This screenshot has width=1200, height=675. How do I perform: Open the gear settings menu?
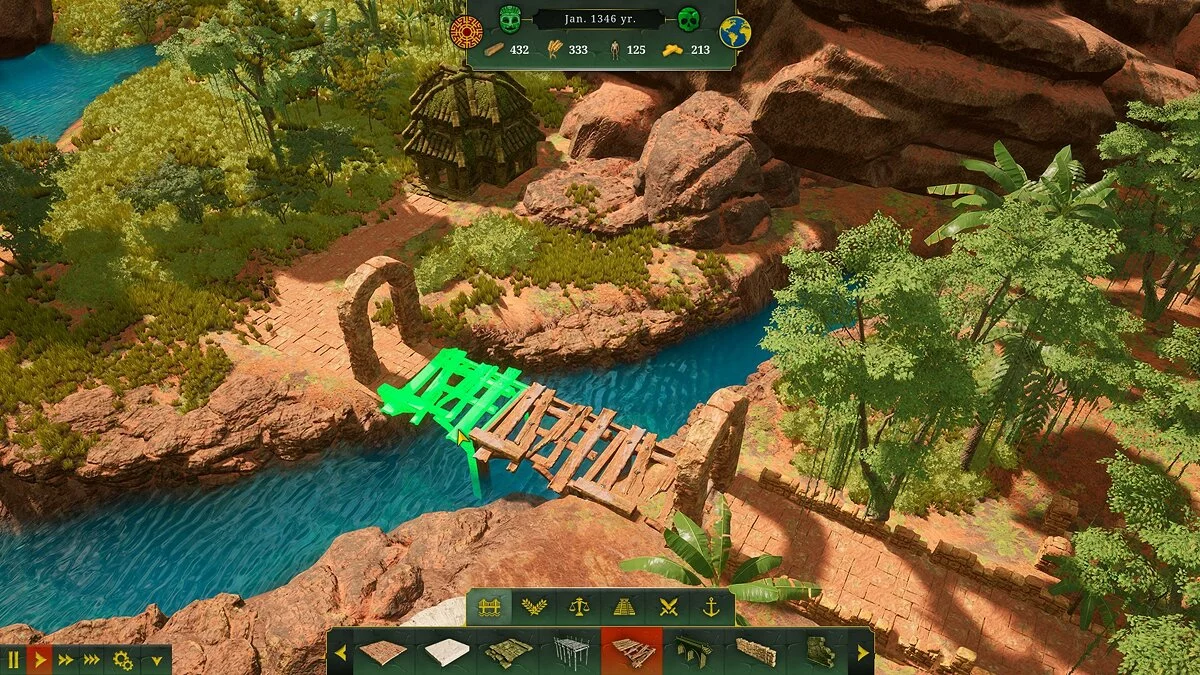tap(123, 660)
